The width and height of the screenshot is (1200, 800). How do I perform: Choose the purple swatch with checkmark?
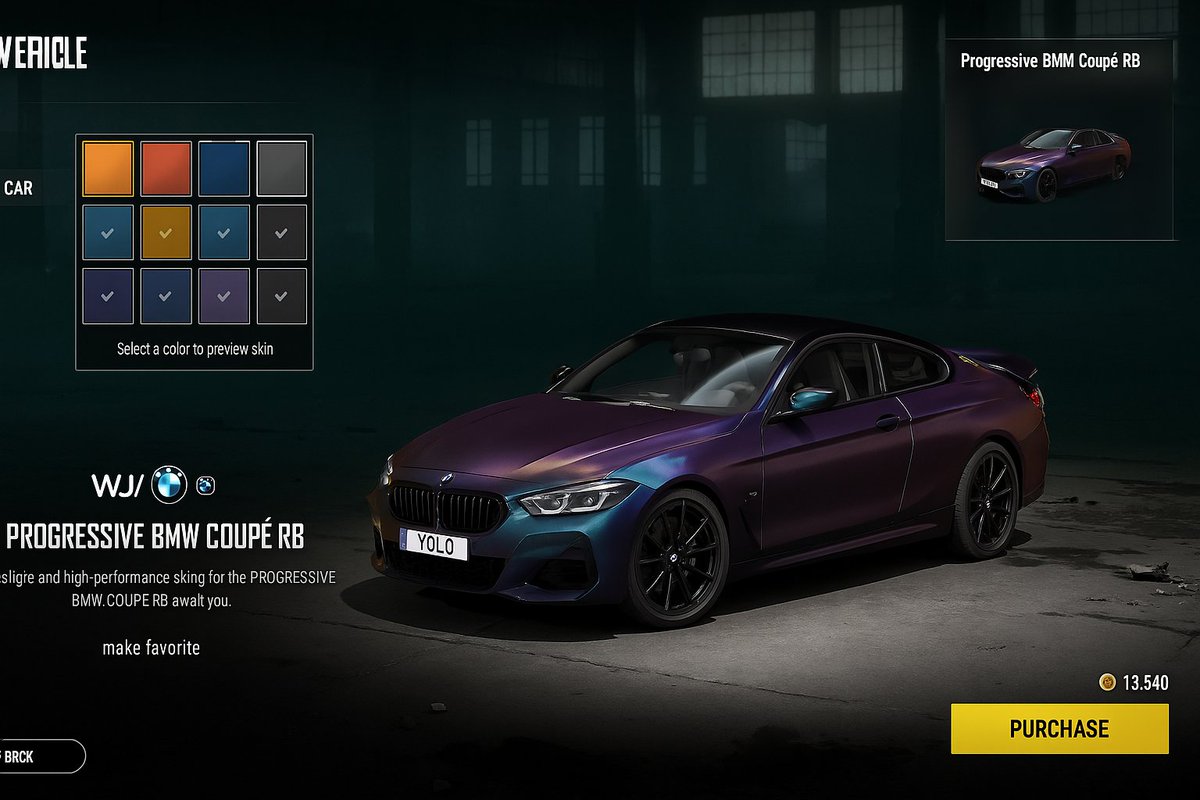point(224,296)
